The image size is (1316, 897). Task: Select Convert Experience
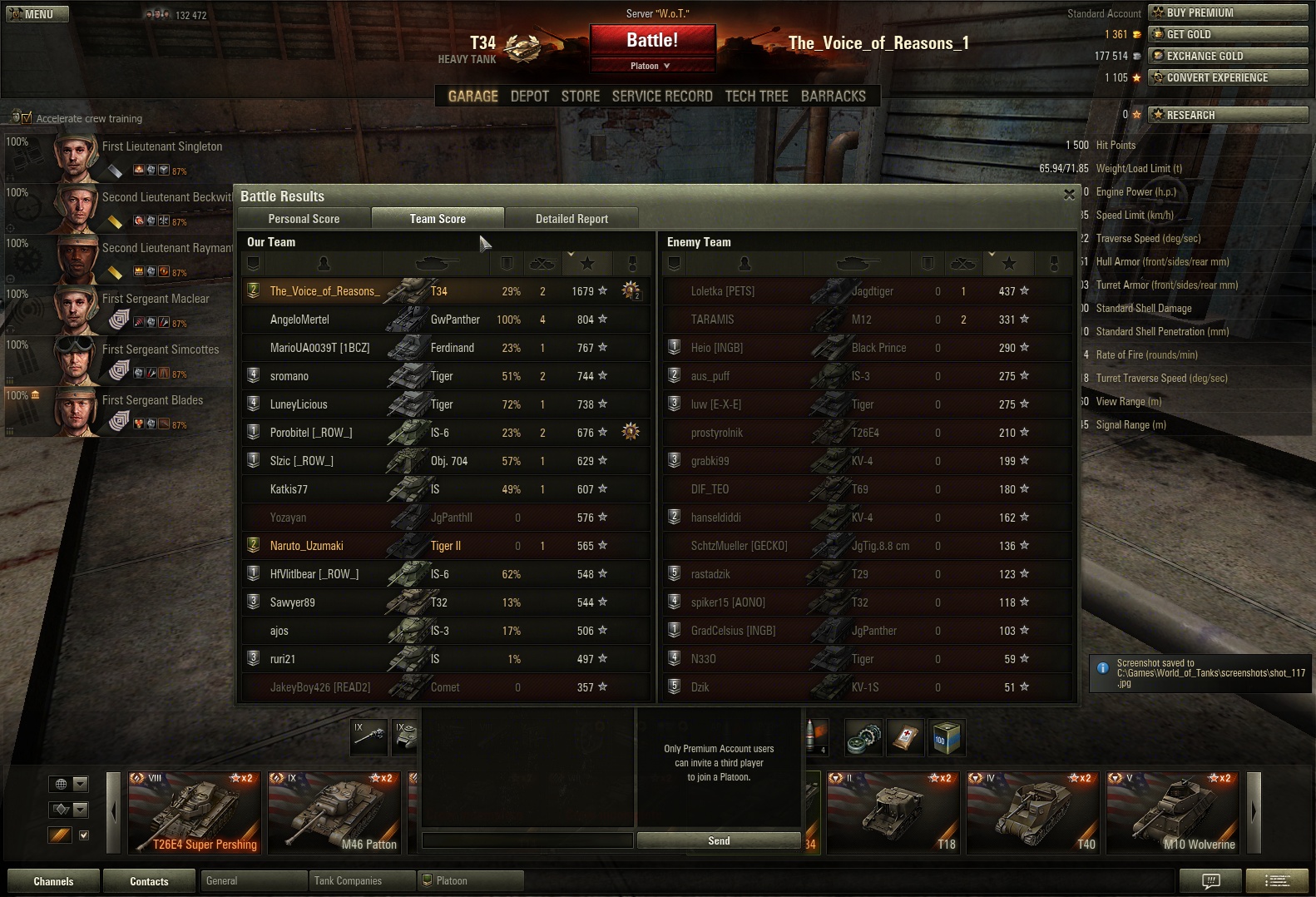(x=1227, y=77)
